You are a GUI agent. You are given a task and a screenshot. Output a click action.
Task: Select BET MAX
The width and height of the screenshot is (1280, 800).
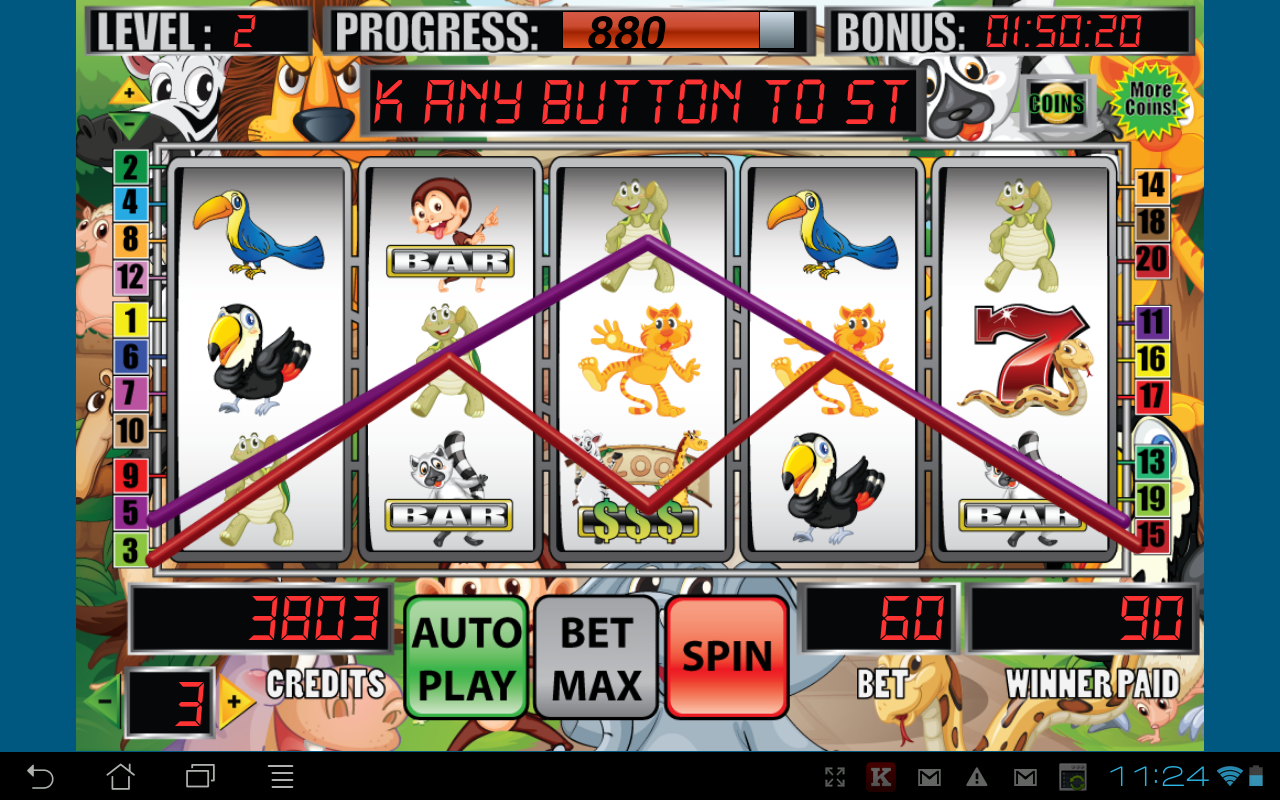coord(596,655)
